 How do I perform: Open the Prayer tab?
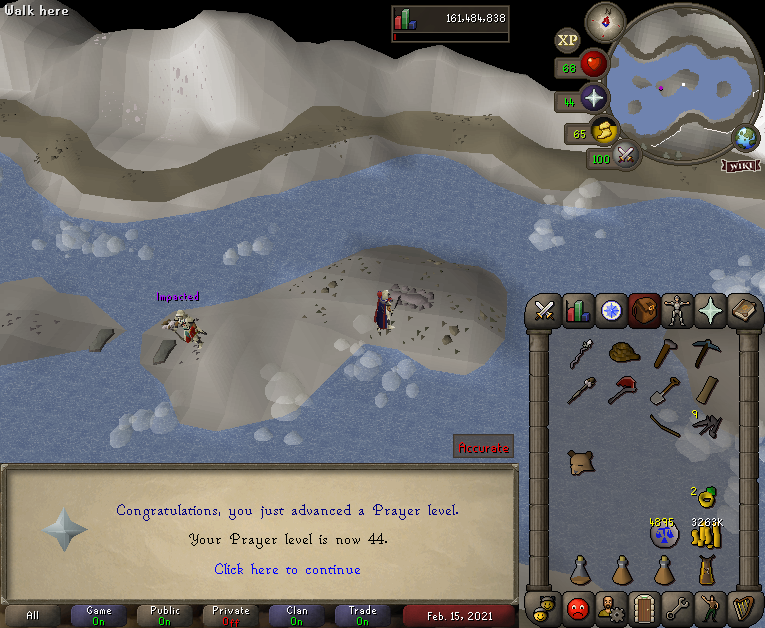[x=710, y=310]
